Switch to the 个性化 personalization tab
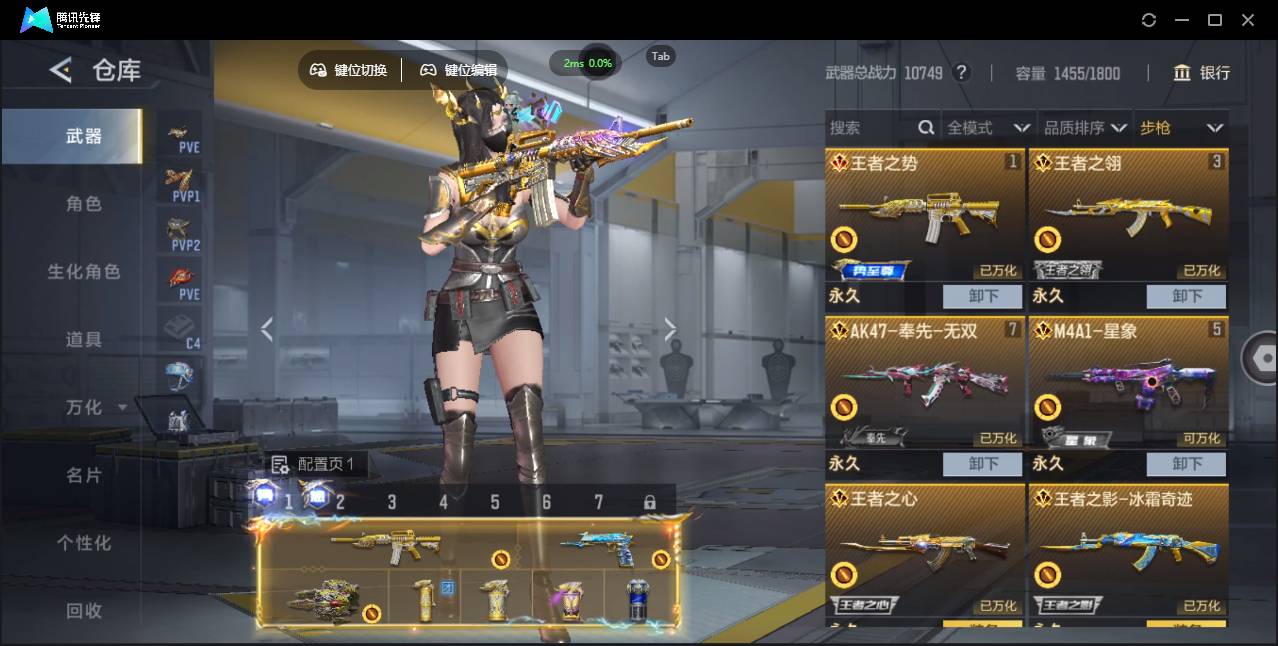 [x=84, y=543]
